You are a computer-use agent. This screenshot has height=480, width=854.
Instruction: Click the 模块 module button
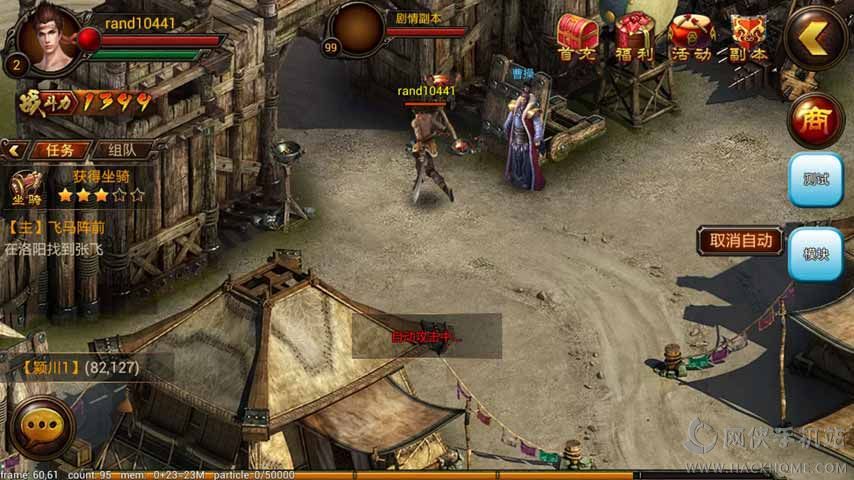pos(815,254)
